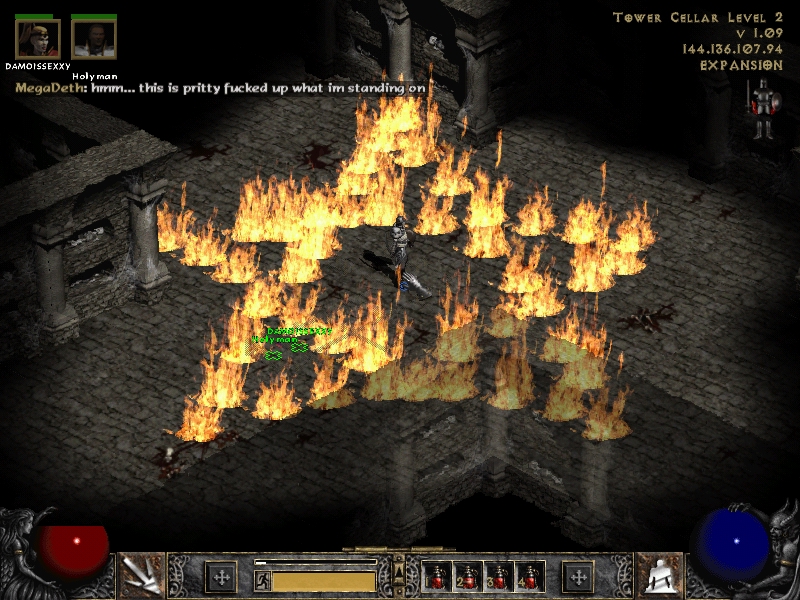This screenshot has height=600, width=800.
Task: Open the left-click arrow skill selector
Action: tap(140, 575)
